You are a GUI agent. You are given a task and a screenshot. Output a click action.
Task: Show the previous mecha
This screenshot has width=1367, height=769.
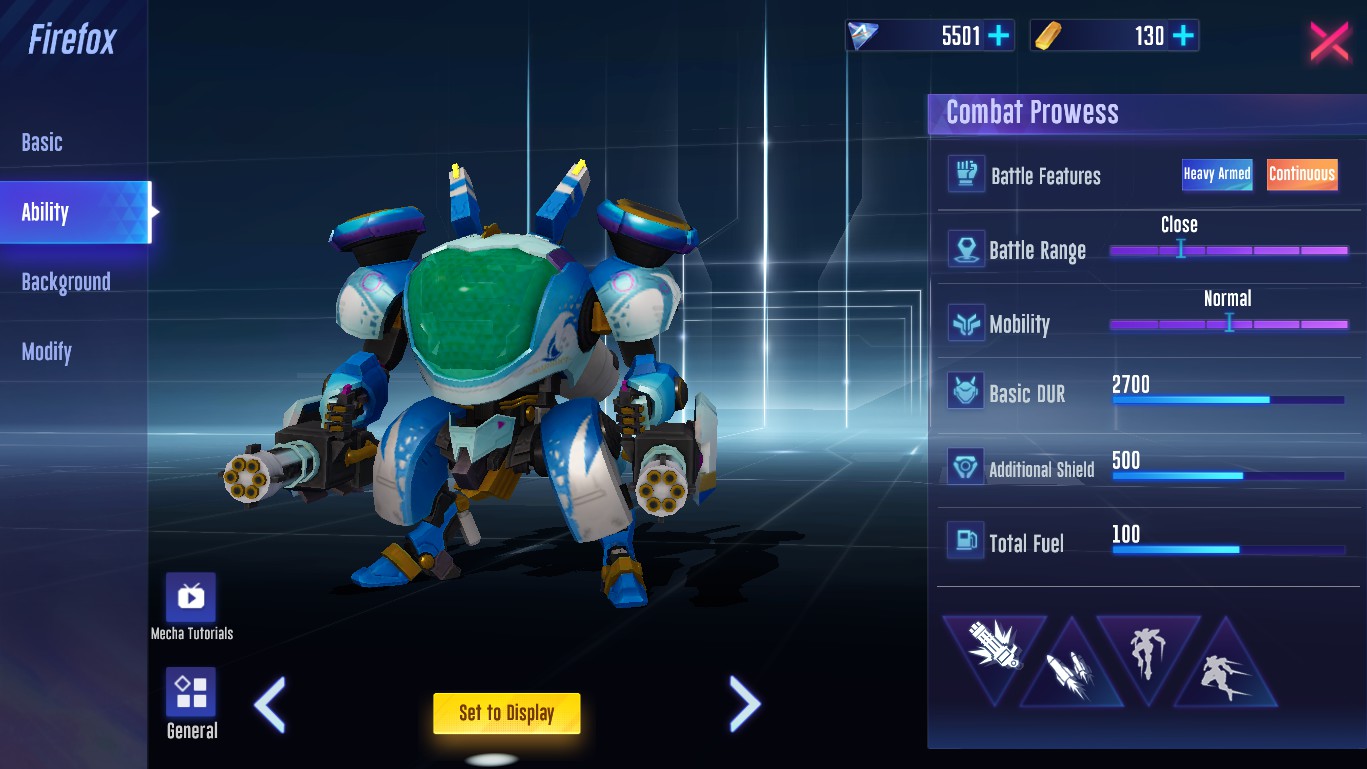(270, 705)
